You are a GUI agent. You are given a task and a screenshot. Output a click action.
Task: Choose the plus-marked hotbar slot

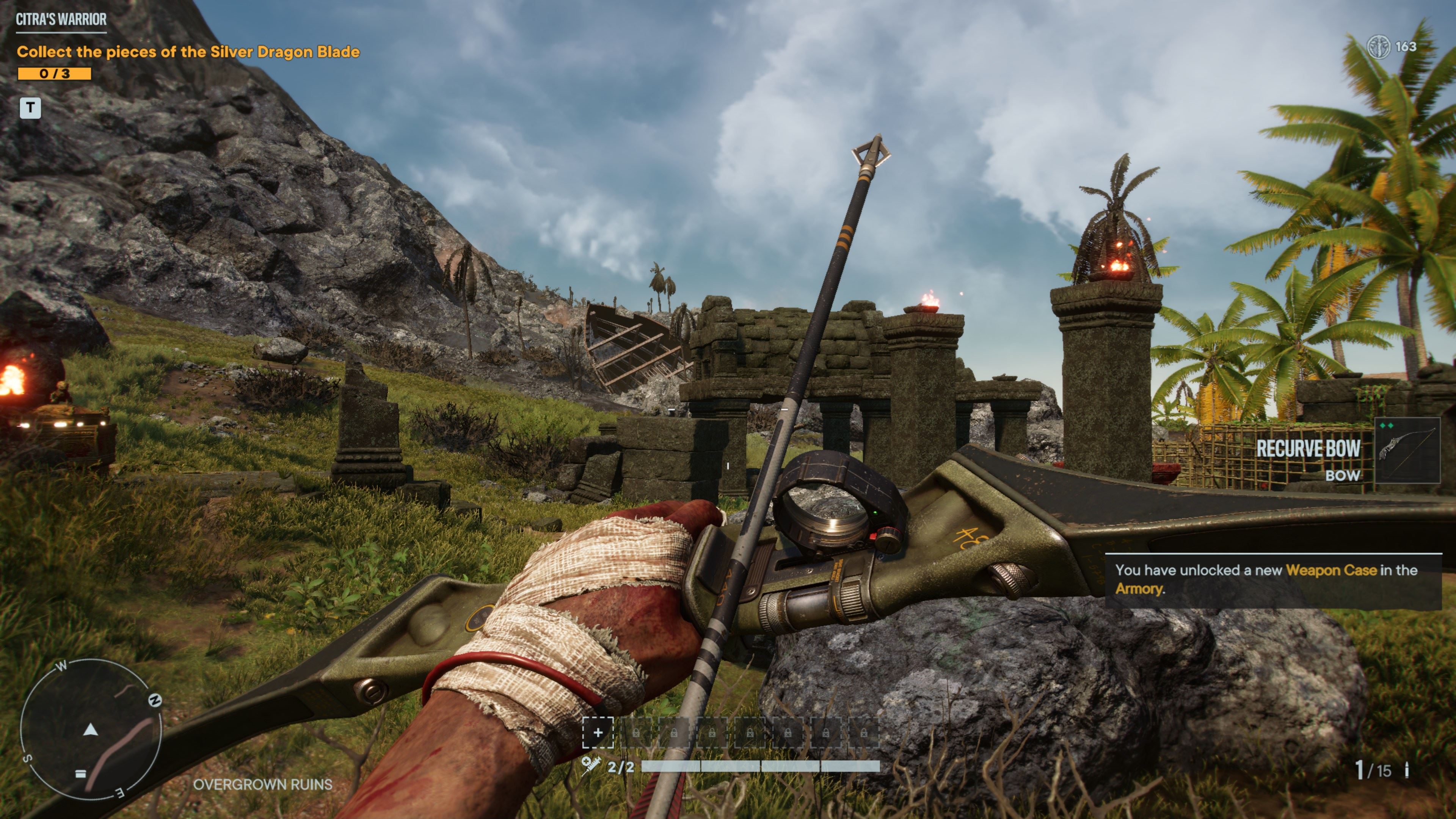pos(598,733)
